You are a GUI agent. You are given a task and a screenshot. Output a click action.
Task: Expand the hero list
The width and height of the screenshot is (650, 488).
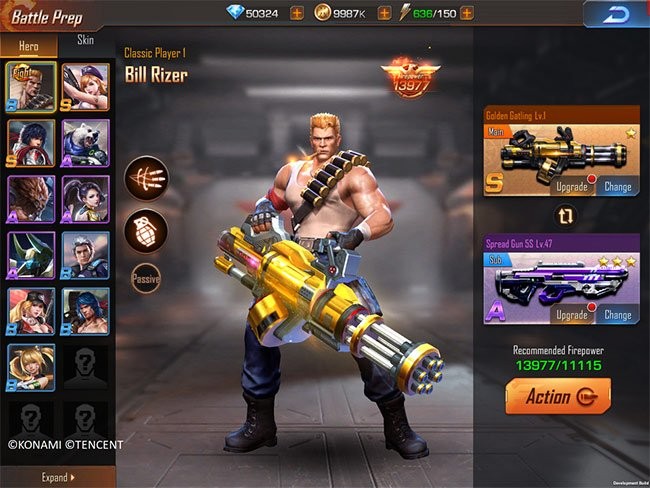tap(57, 477)
